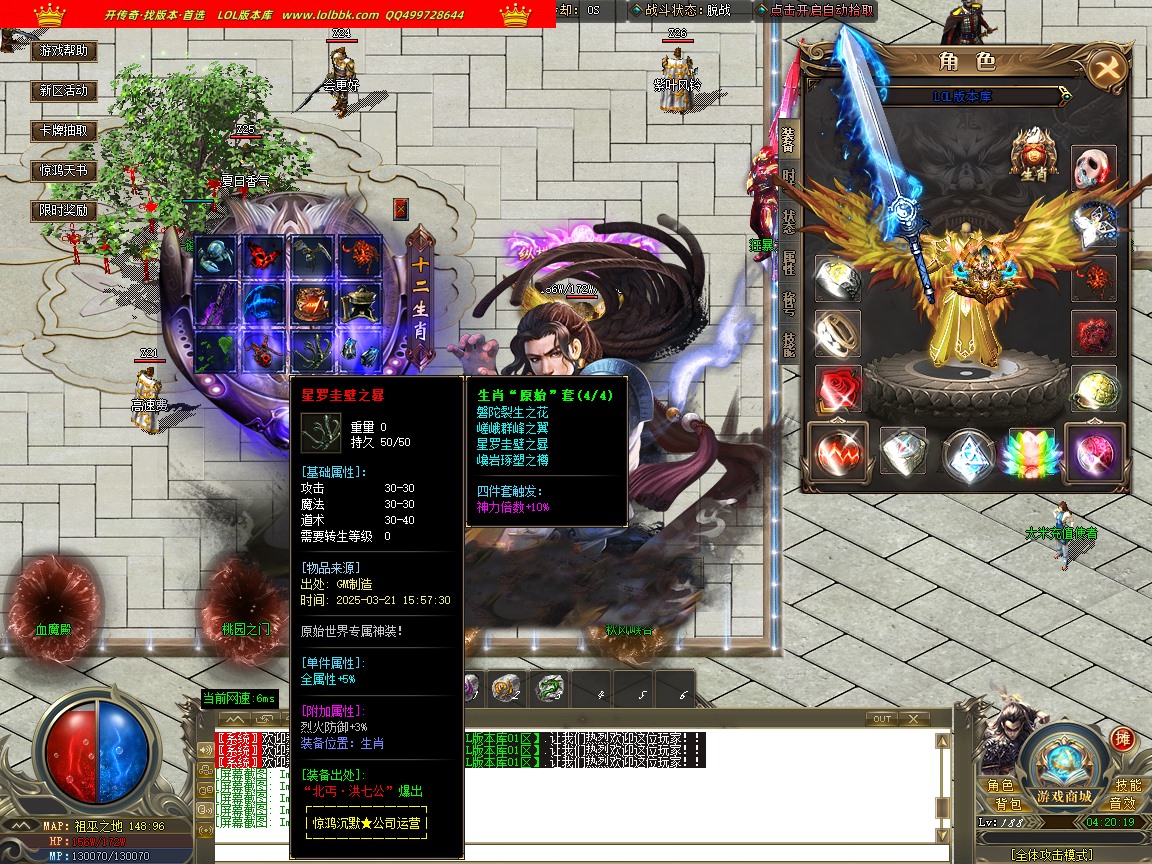Select the rainbow lotus equipment slot
Viewport: 1152px width, 864px height.
pyautogui.click(x=1032, y=455)
